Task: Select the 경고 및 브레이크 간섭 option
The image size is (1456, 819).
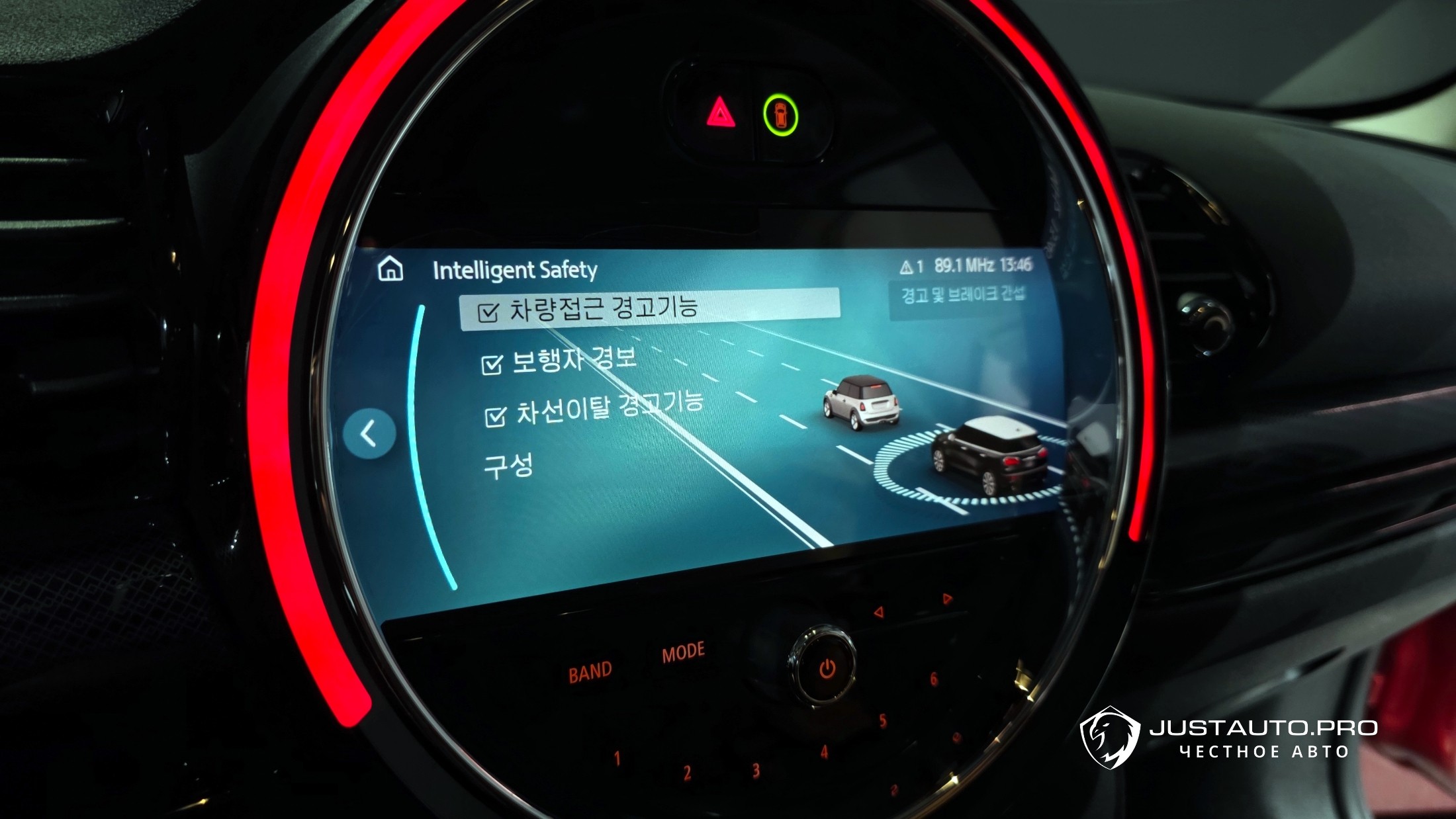Action: 962,295
